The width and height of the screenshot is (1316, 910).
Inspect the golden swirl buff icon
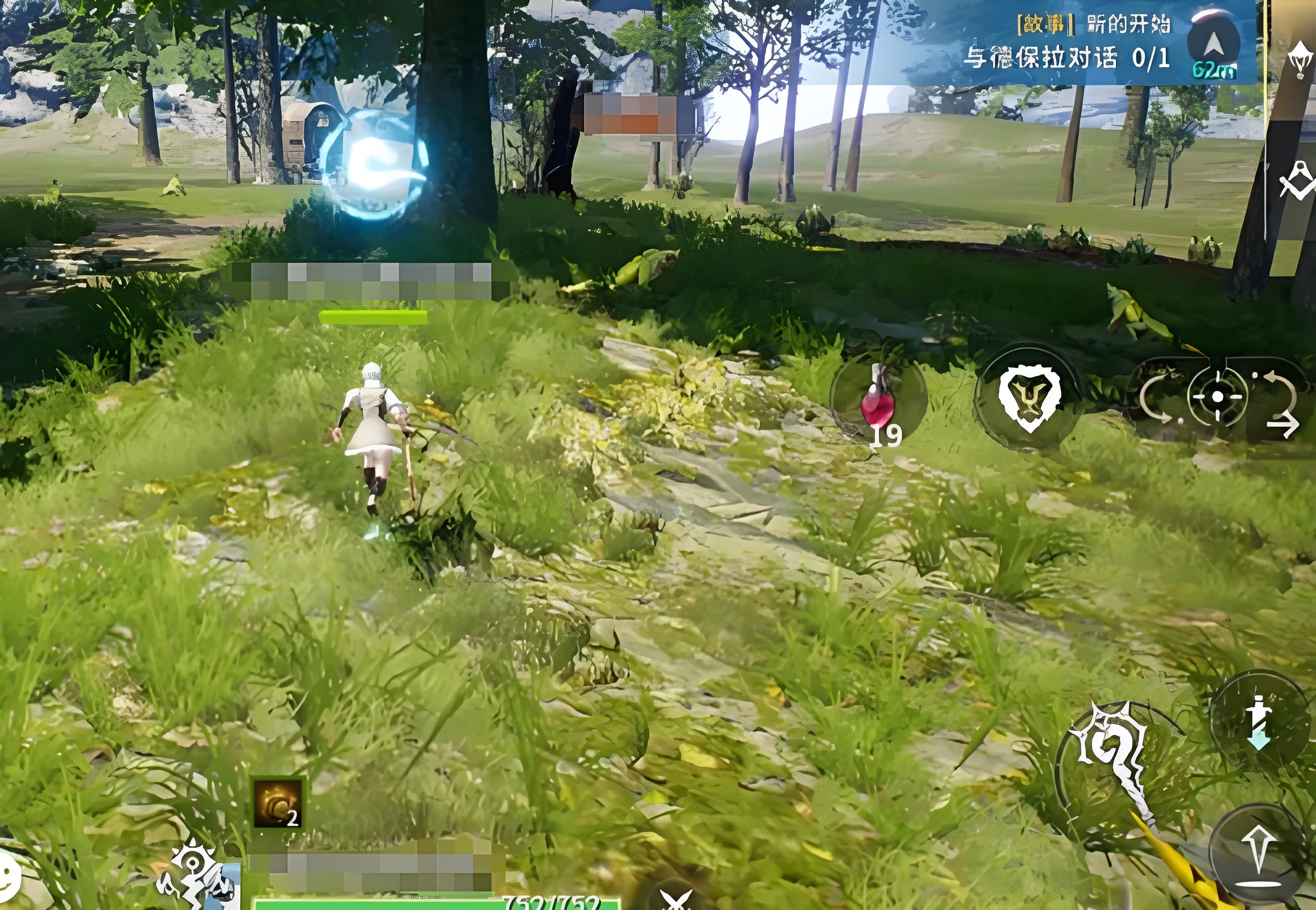278,803
